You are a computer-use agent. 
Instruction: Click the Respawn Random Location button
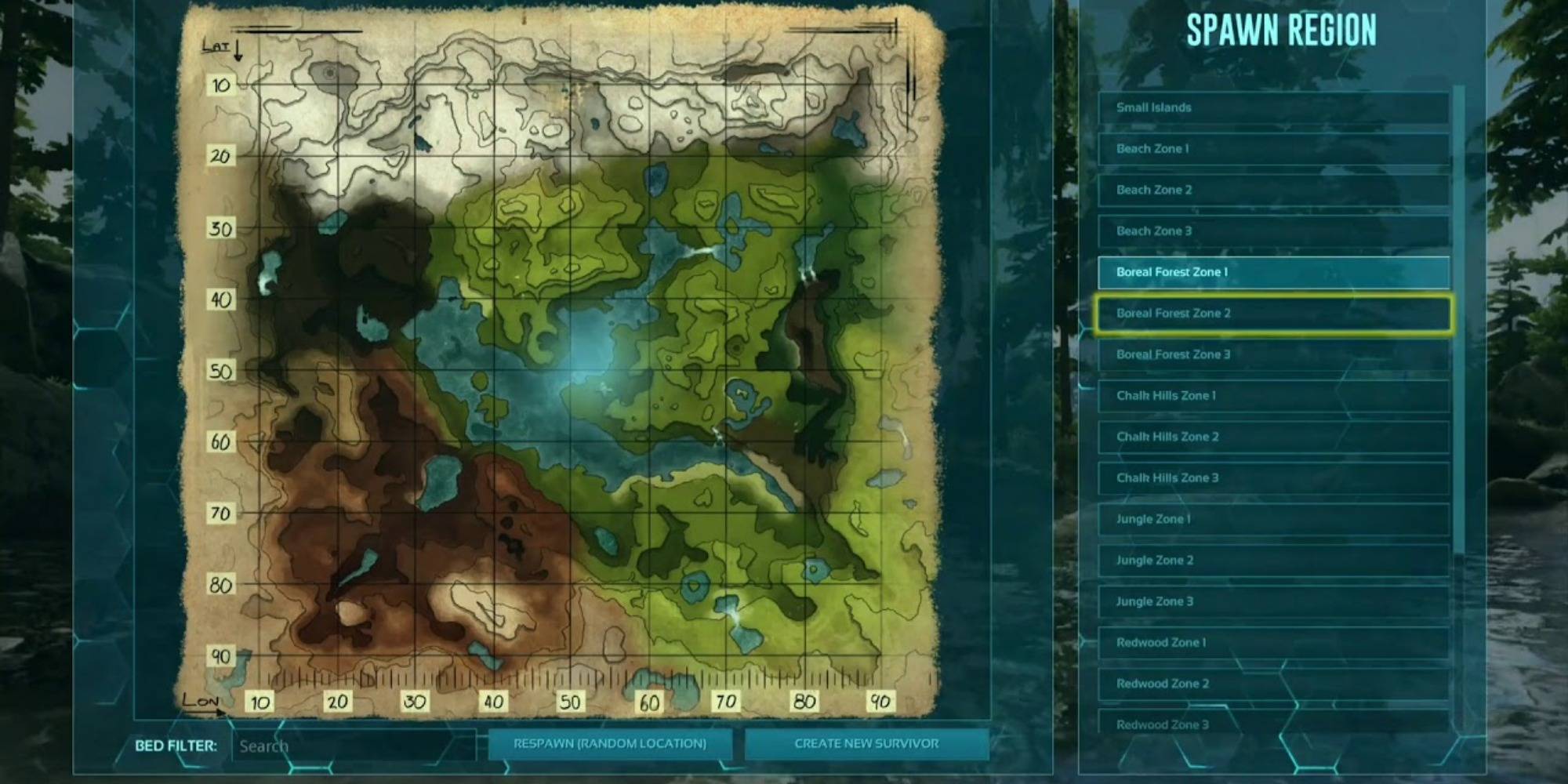point(612,746)
